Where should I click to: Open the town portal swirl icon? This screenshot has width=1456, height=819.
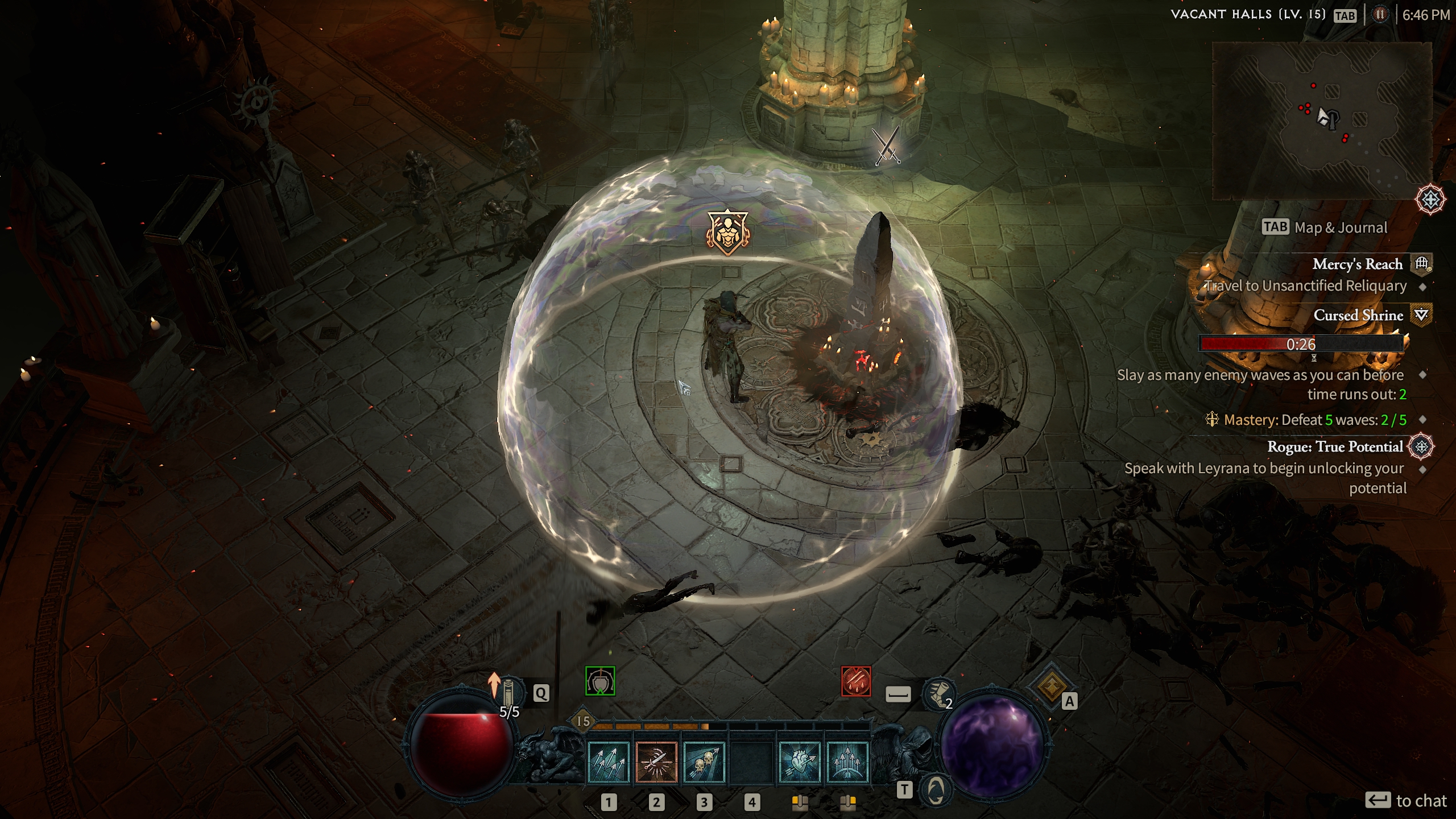pos(936,789)
